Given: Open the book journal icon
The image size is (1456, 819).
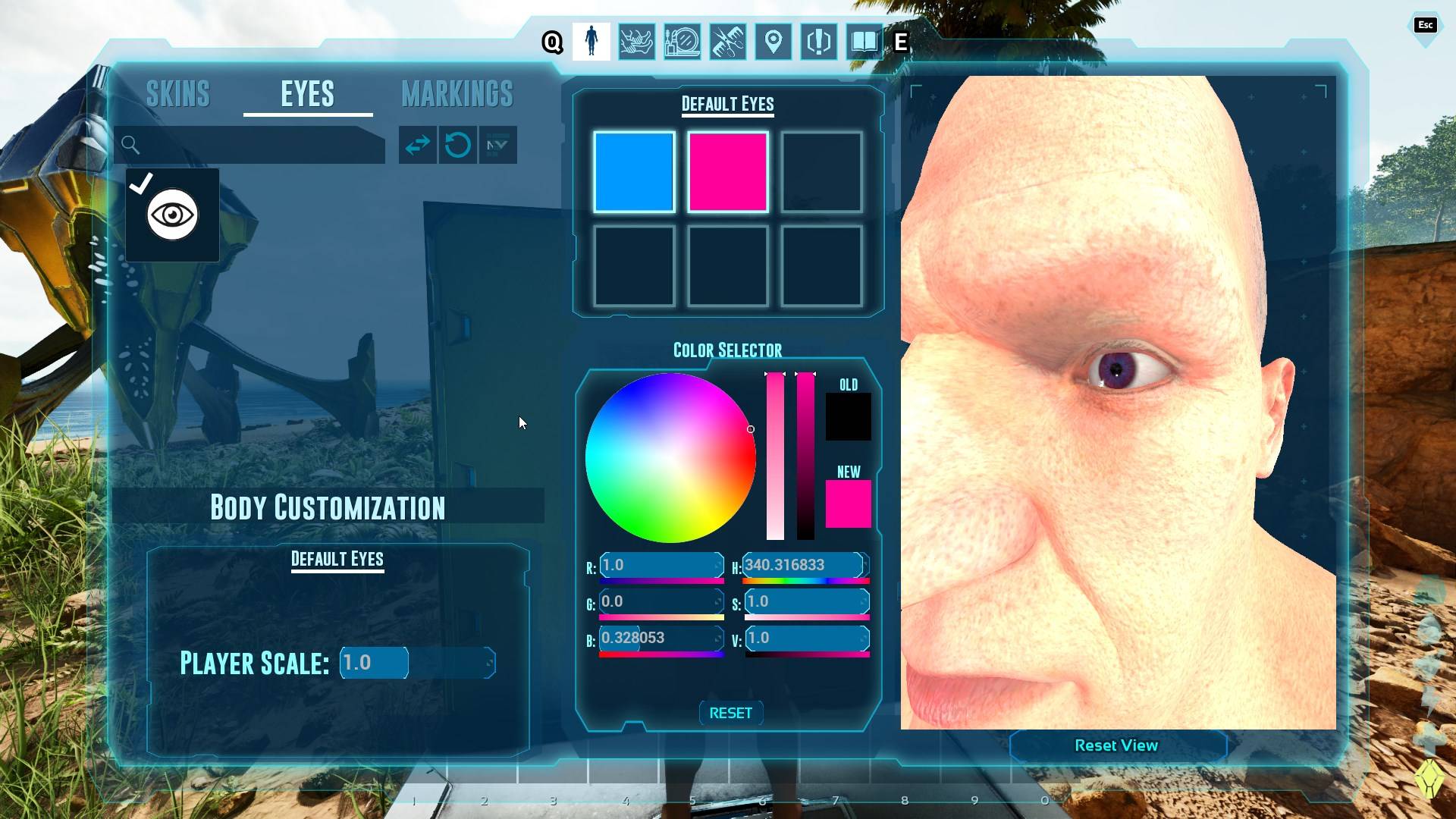Looking at the screenshot, I should tap(864, 42).
